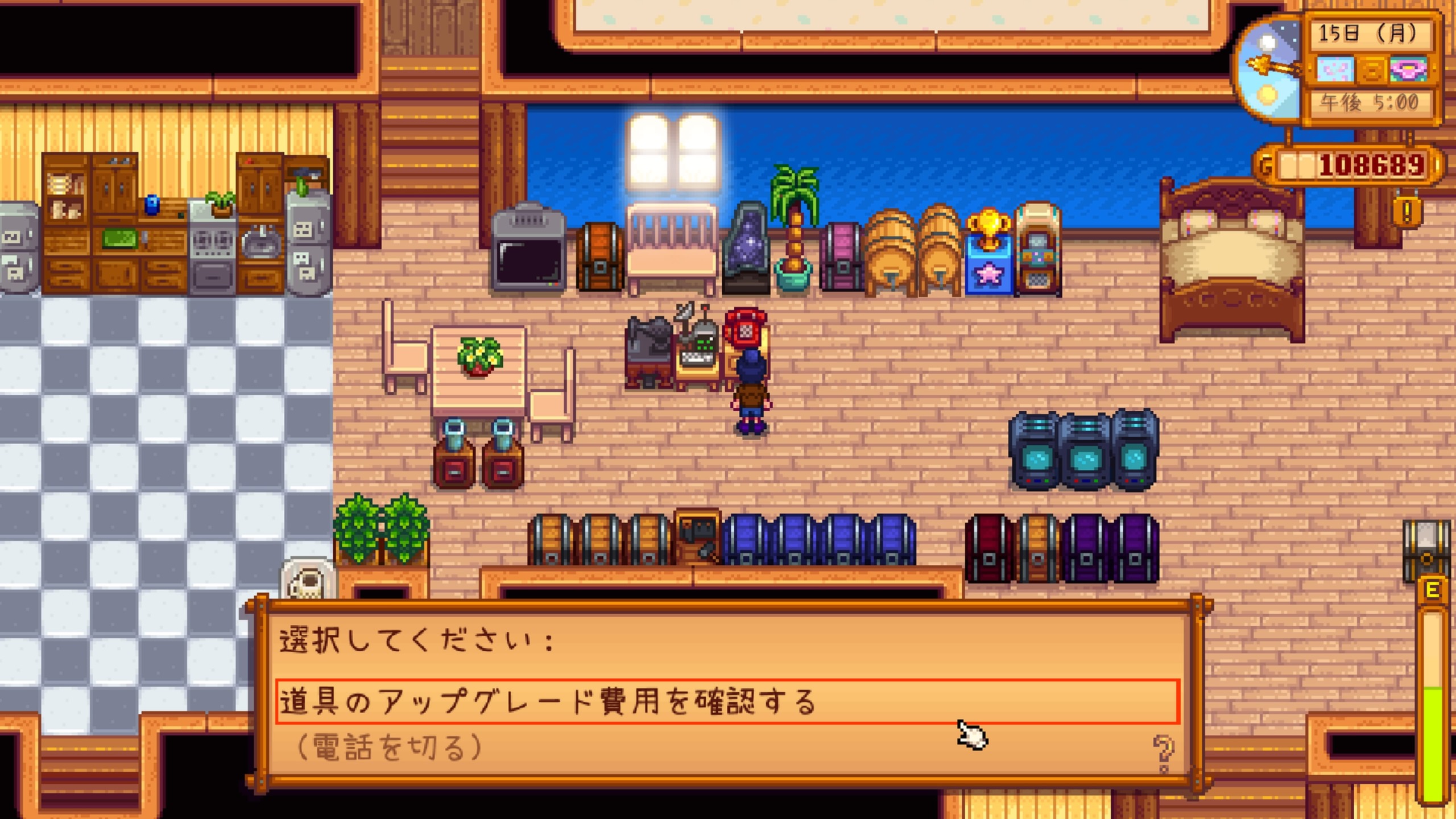Open the journal exclamation mark icon
This screenshot has height=819, width=1456.
click(x=1407, y=211)
